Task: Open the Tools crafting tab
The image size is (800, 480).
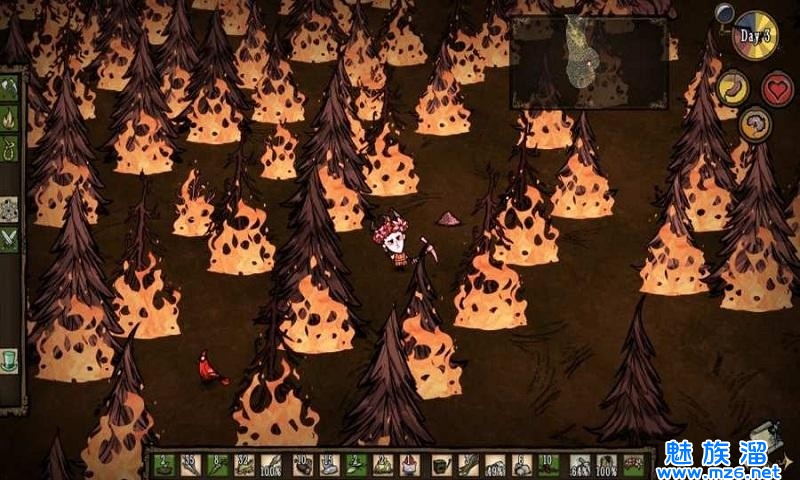Action: (x=10, y=89)
